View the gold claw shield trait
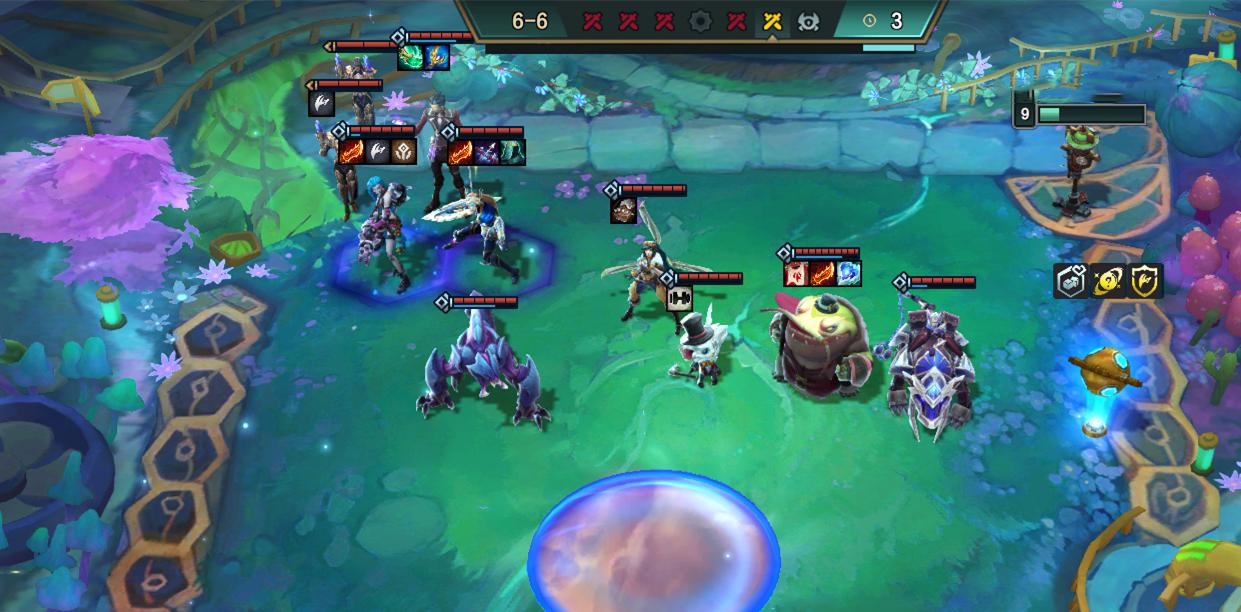The image size is (1241, 612). coord(1146,281)
